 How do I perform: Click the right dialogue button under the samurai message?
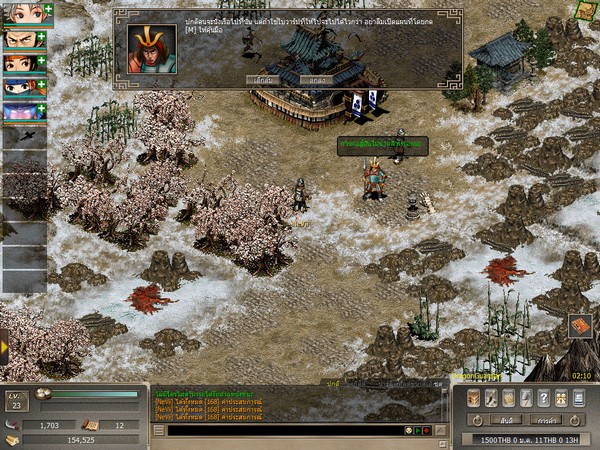coord(316,79)
